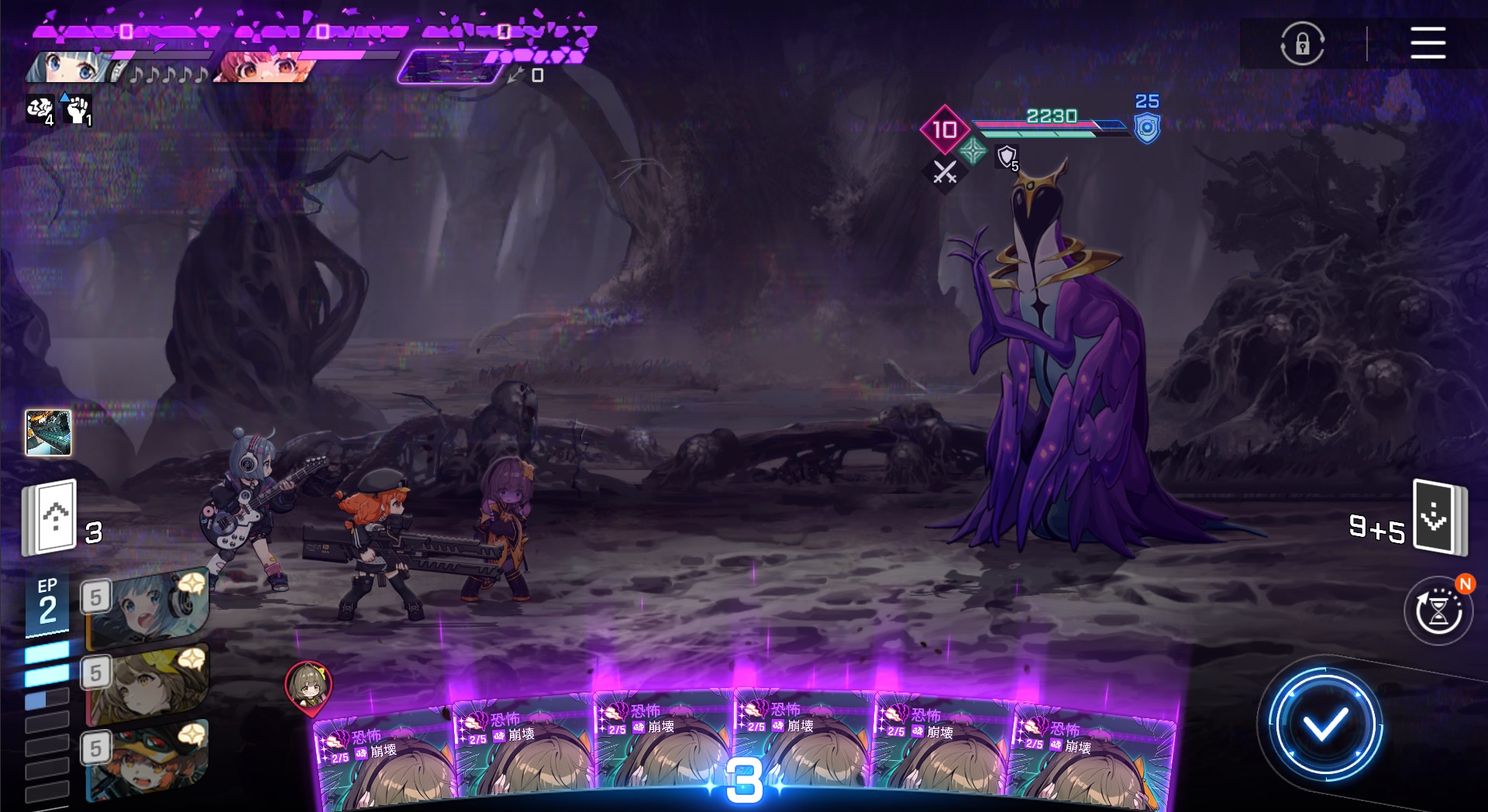View the draw pile showing 9+5

[1439, 517]
